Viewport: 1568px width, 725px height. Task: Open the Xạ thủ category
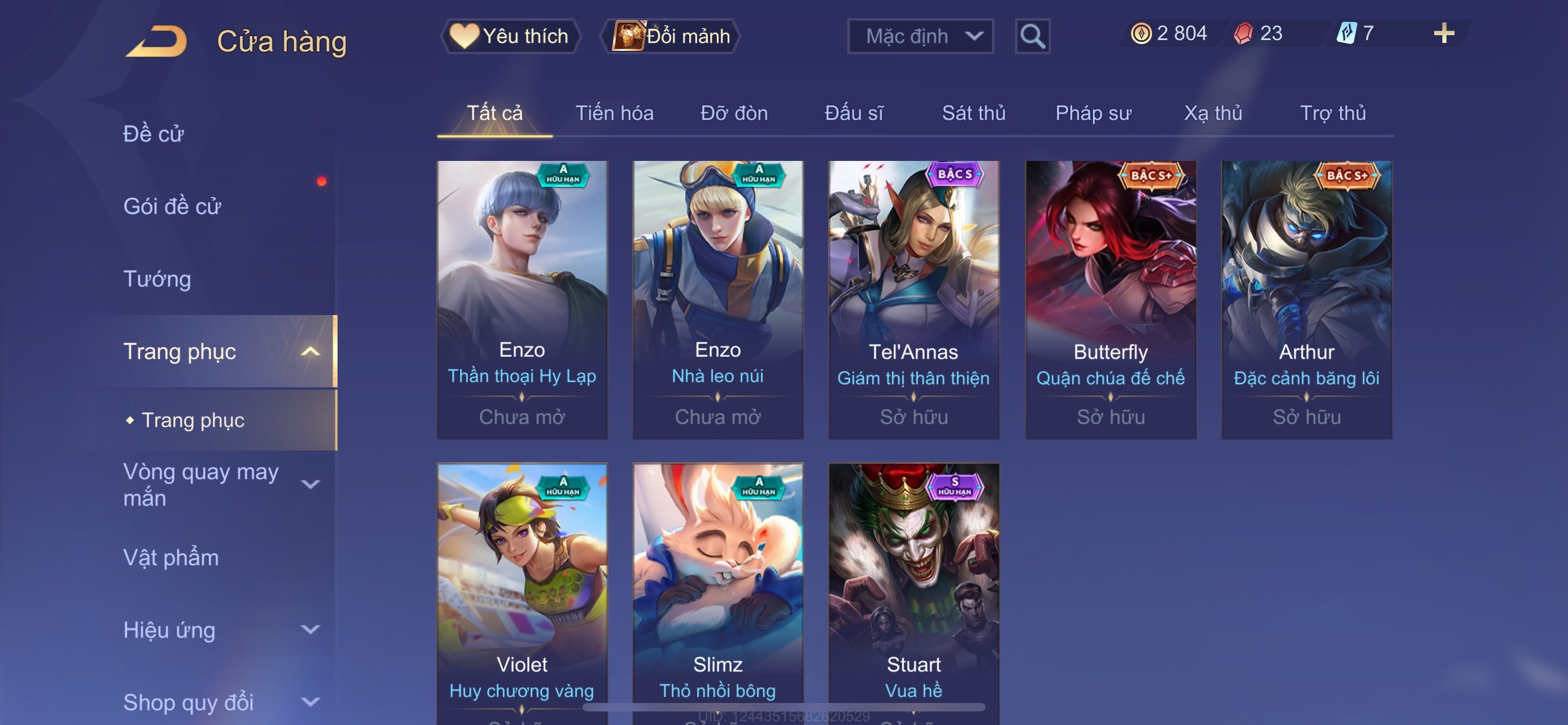(1212, 113)
